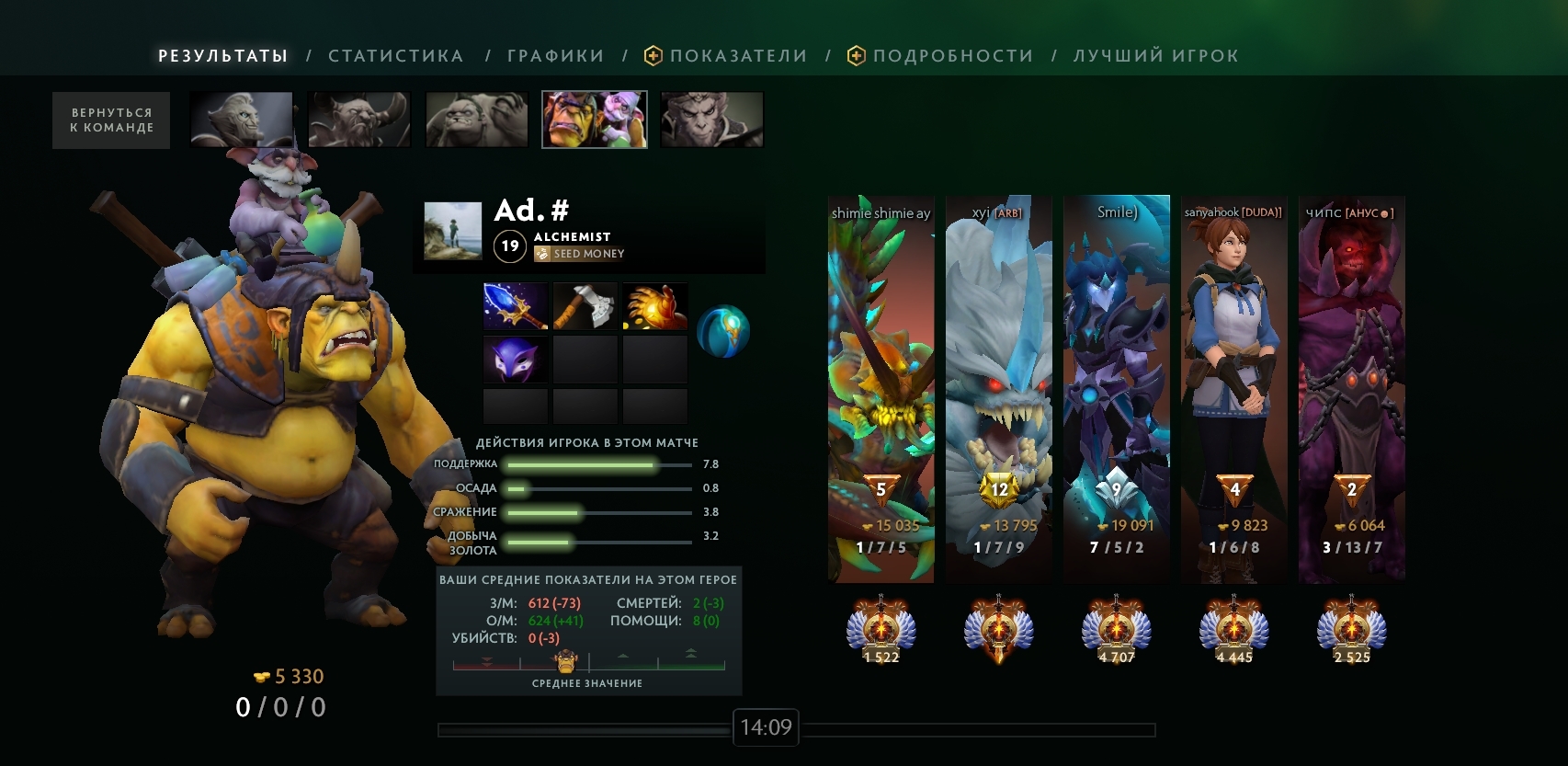Select the Pudge hero portrait
This screenshot has width=1568, height=766.
(x=477, y=120)
